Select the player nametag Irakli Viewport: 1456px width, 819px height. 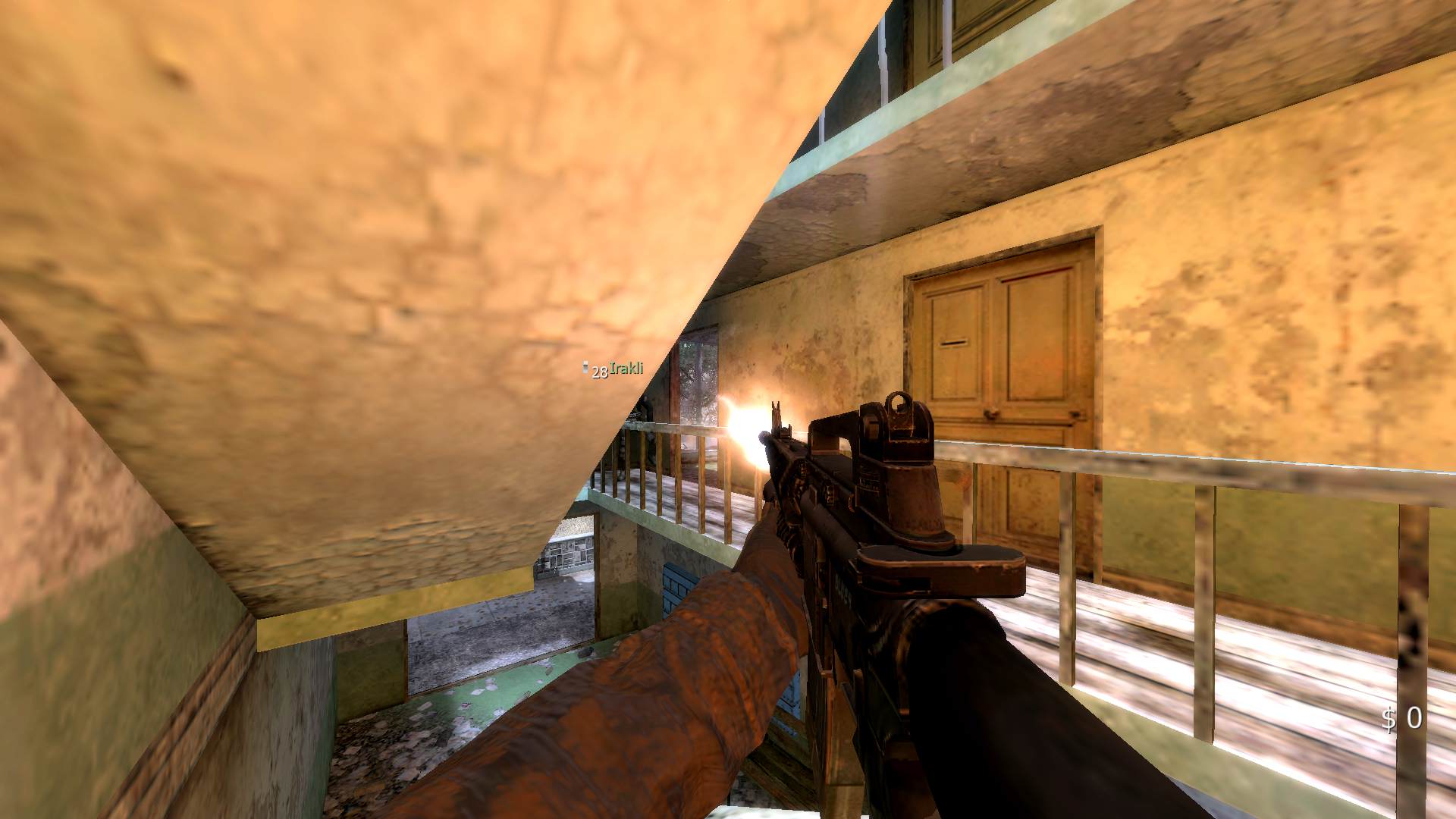625,368
